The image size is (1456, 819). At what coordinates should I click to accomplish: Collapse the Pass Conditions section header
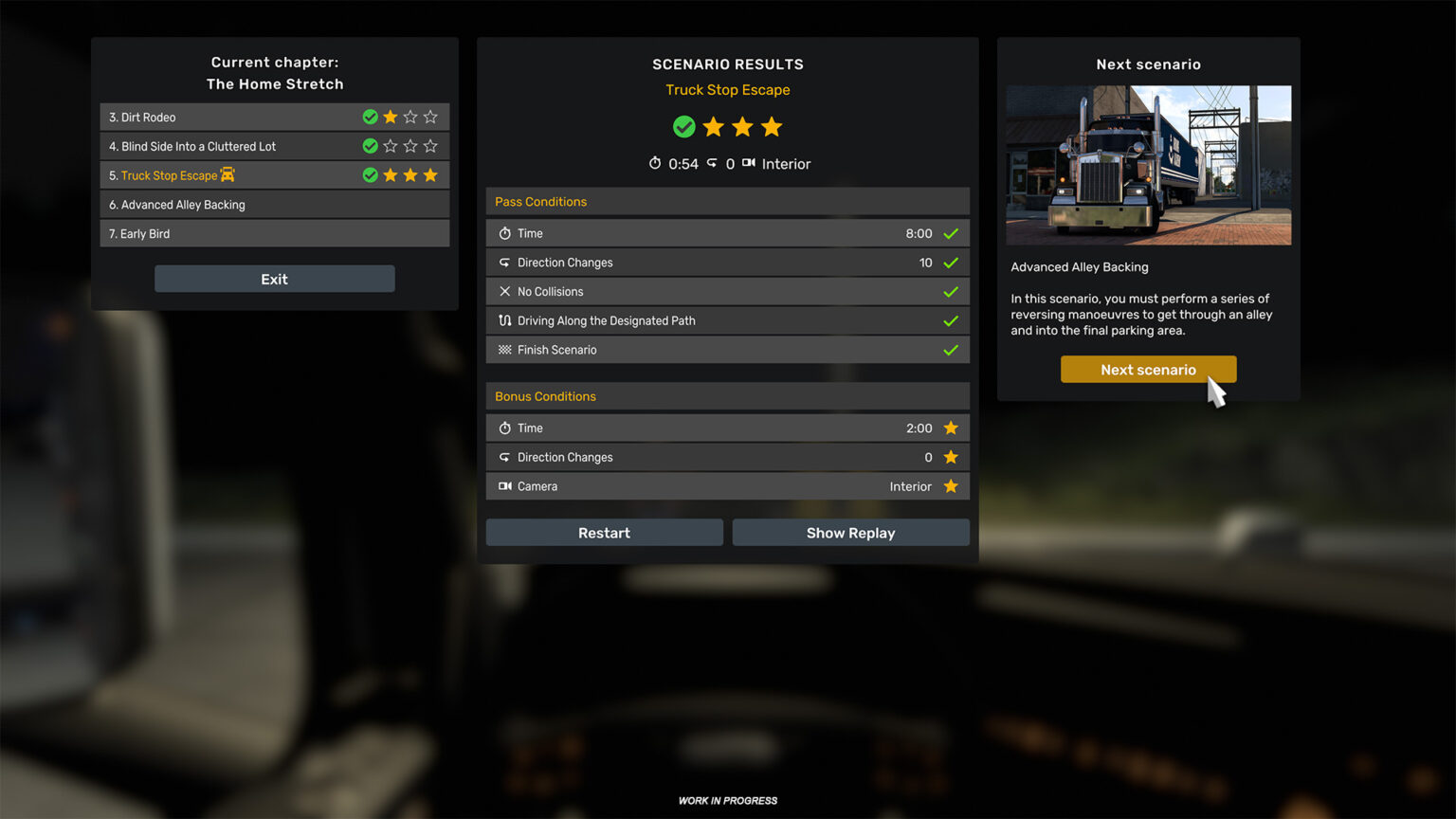(x=727, y=201)
